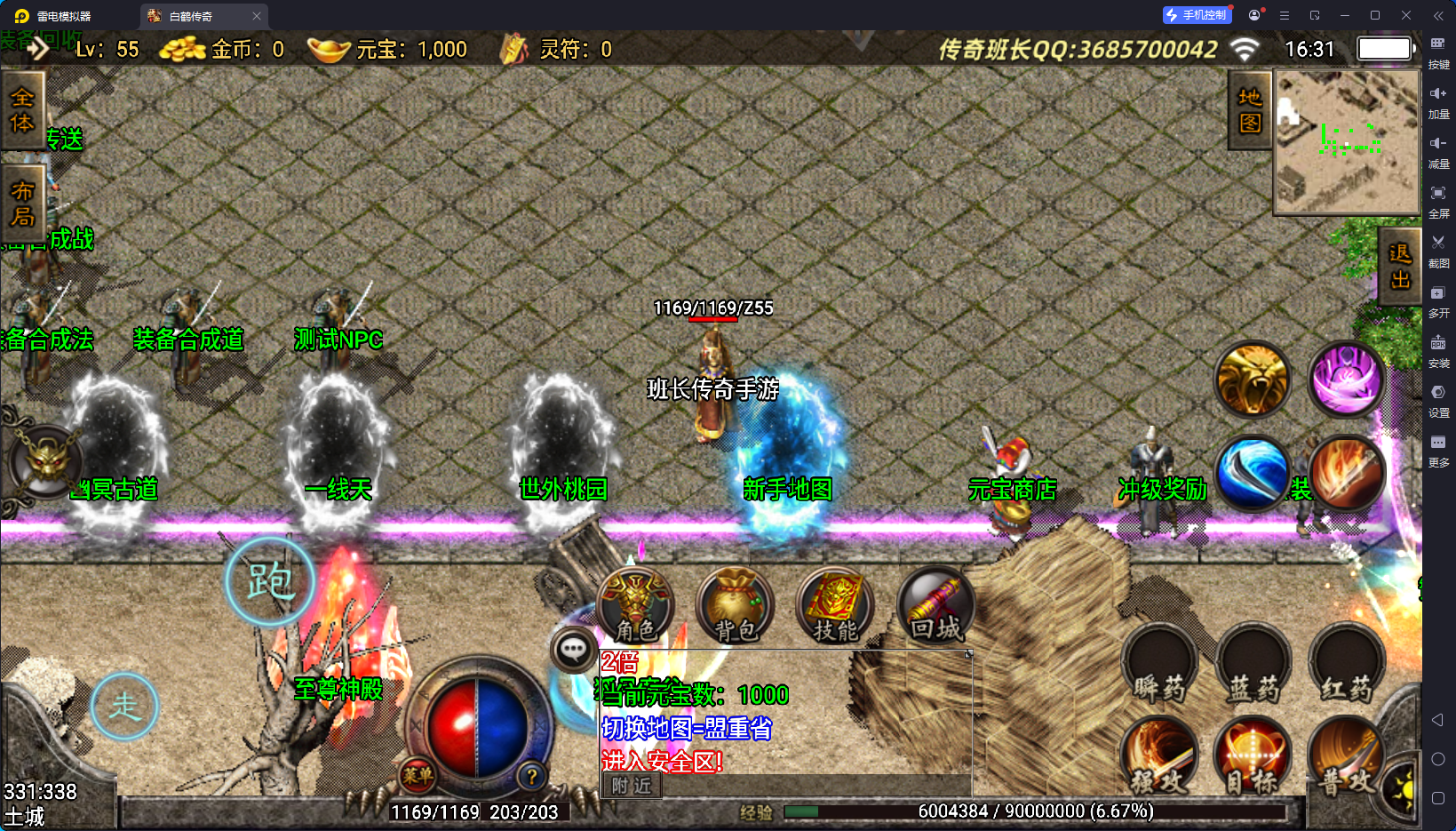Open the 地图 map button
The width and height of the screenshot is (1456, 831).
1250,110
